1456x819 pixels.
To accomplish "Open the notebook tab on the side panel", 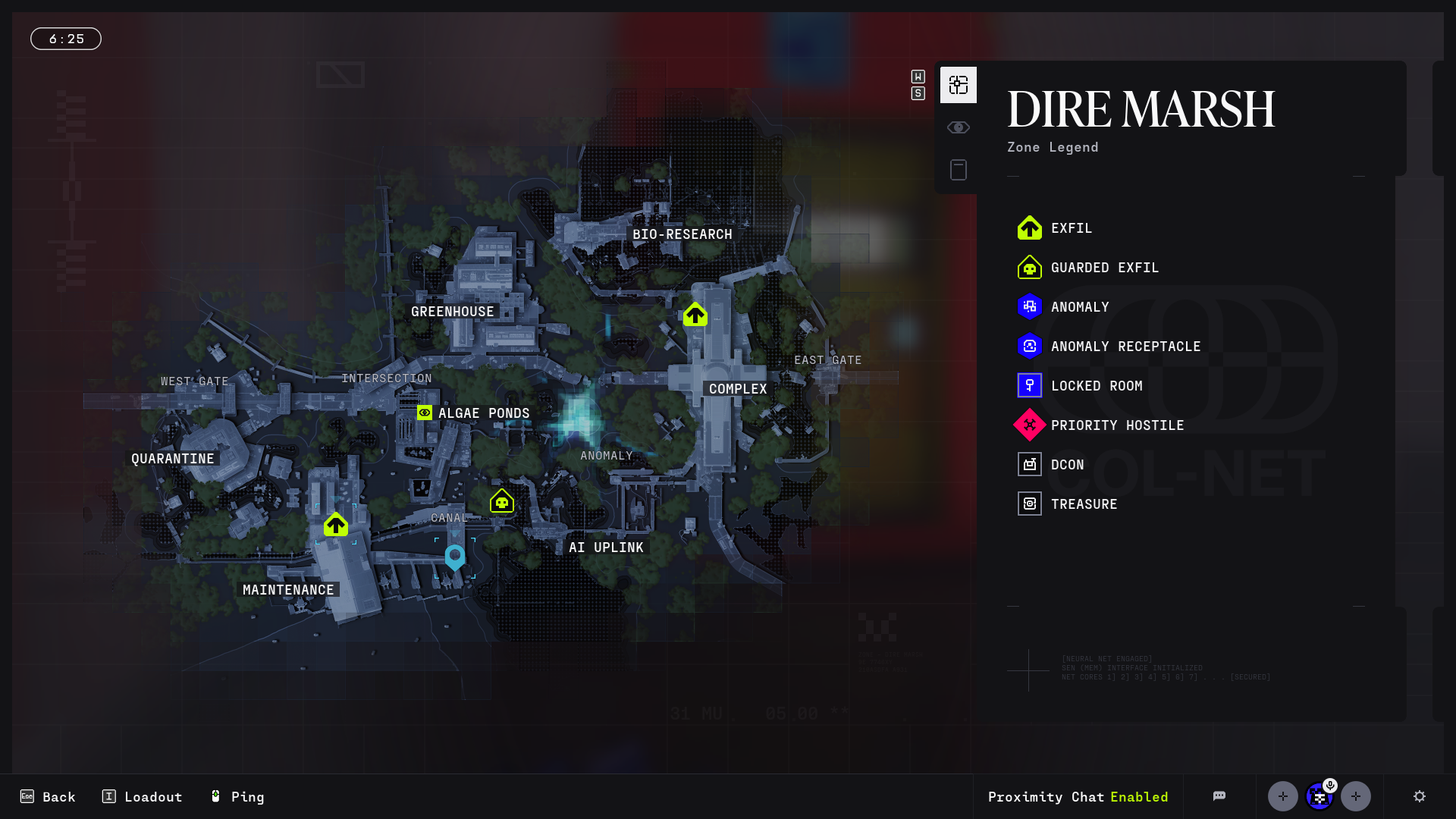I will tap(959, 170).
